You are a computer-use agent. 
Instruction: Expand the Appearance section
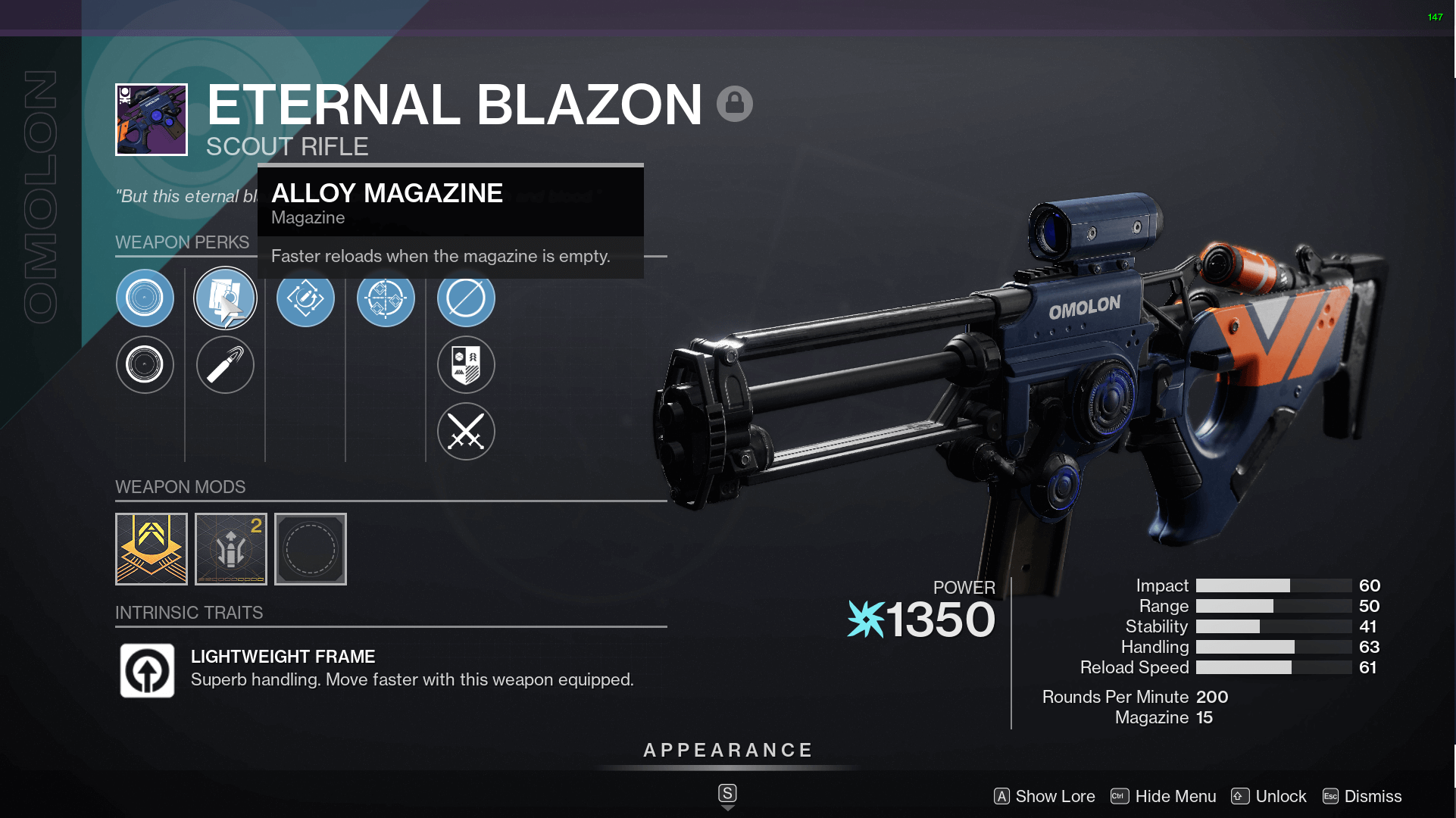tap(726, 751)
